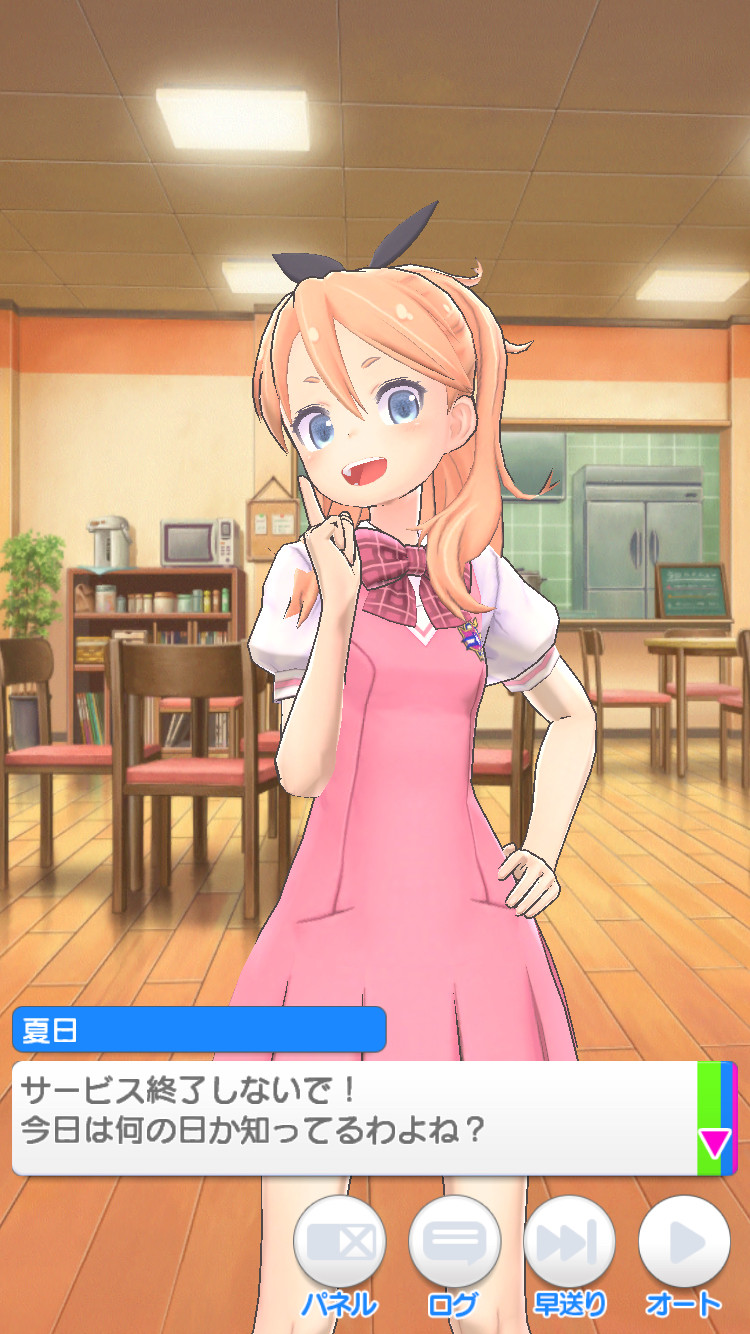Advance dialogue with the pink arrow

715,1142
